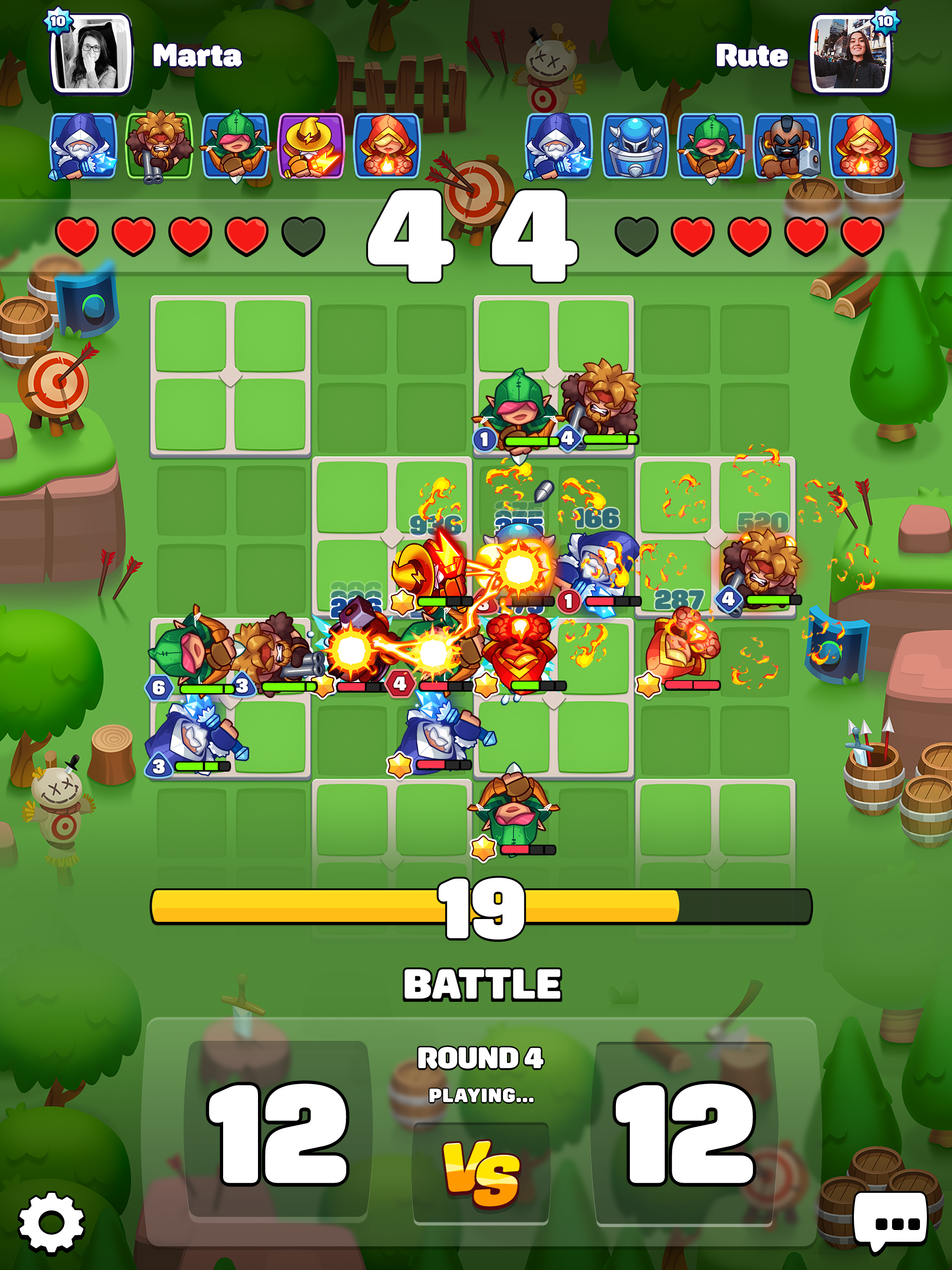Tap the first grey heart on Rute's side
The height and width of the screenshot is (1270, 952).
pos(637,235)
